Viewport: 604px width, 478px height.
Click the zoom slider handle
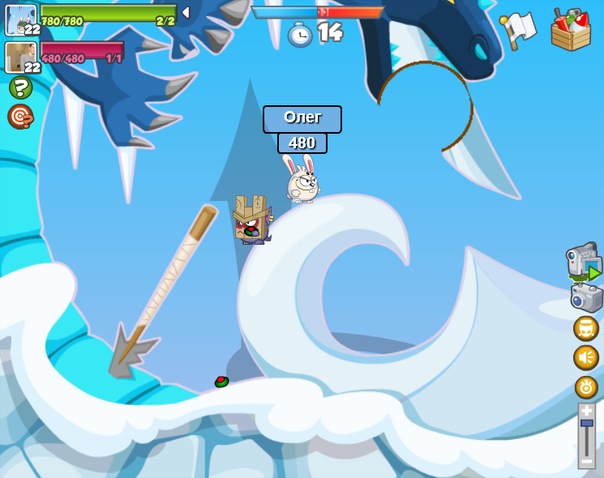[586, 424]
